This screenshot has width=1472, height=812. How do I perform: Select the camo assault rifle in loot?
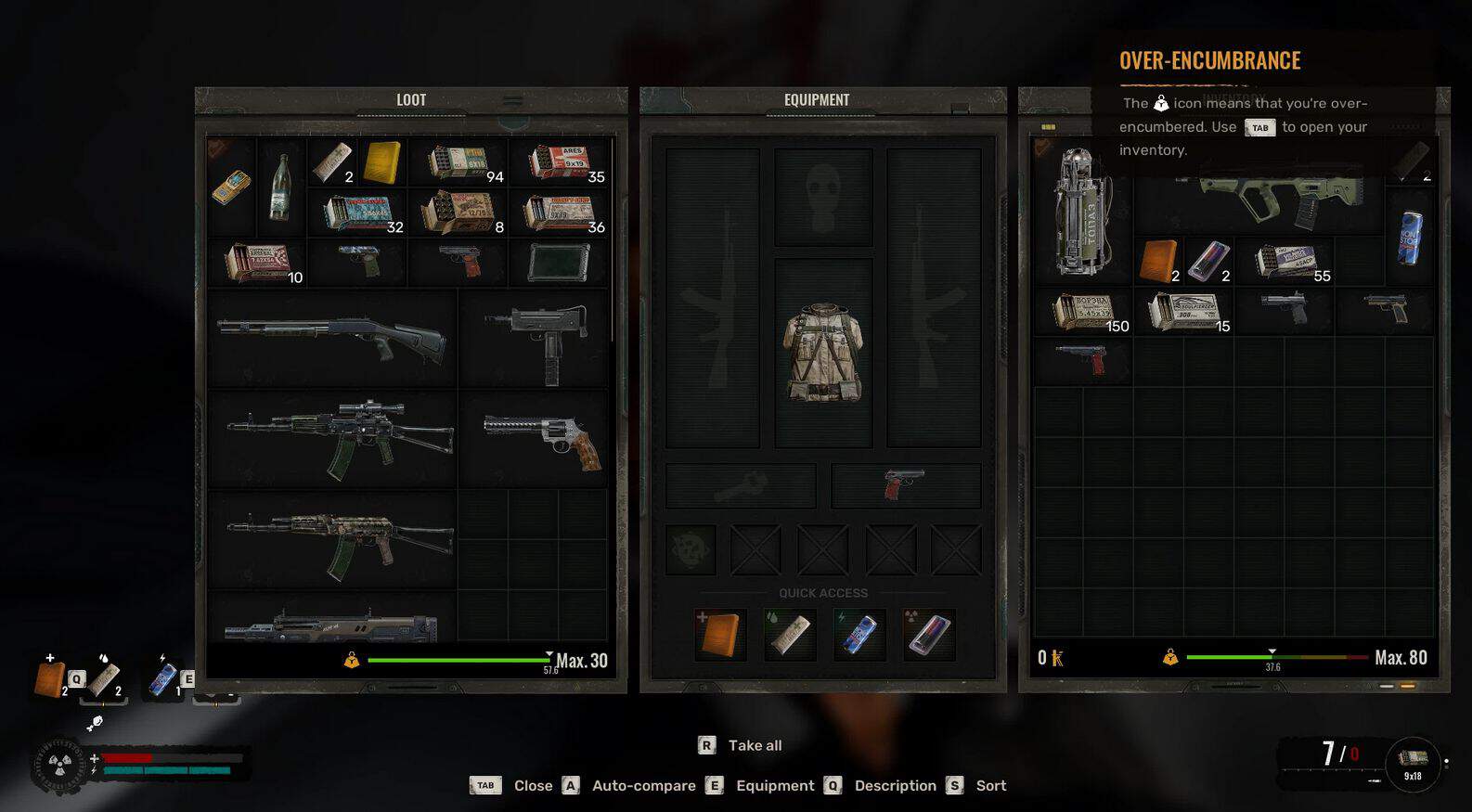click(331, 539)
